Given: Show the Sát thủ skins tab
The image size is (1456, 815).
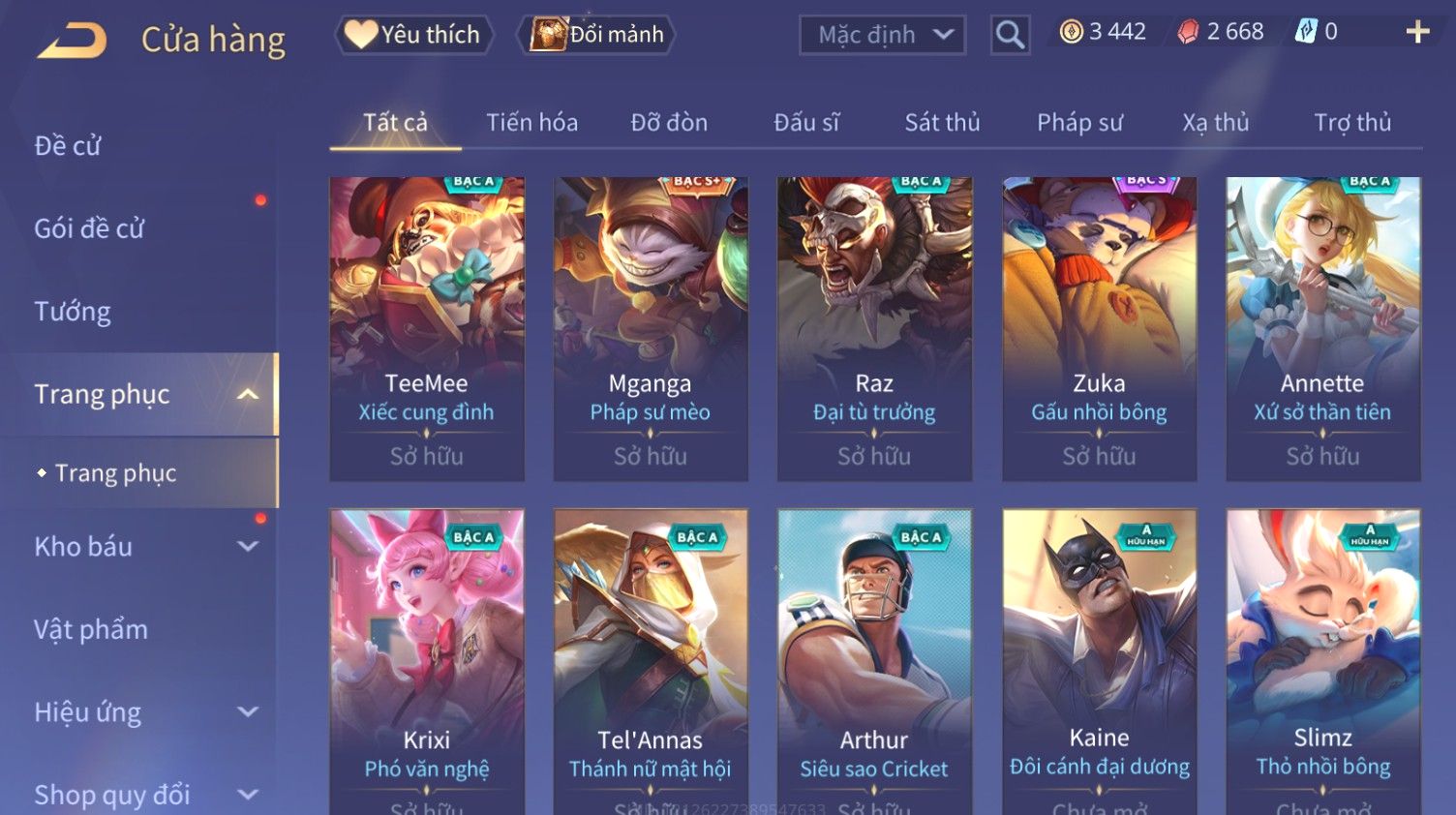Looking at the screenshot, I should pyautogui.click(x=942, y=123).
